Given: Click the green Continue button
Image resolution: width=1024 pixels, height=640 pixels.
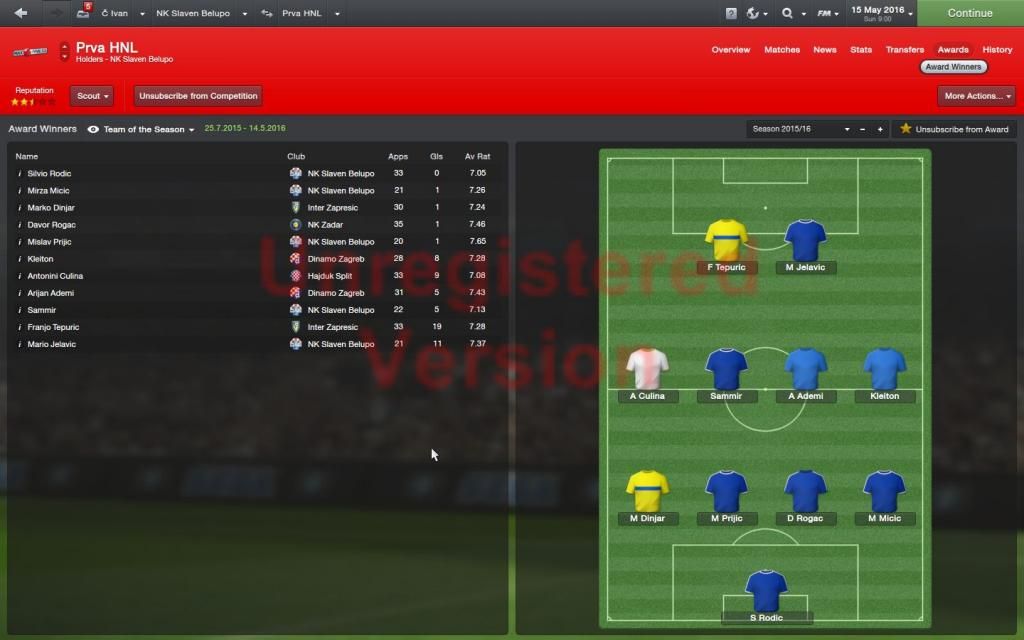Looking at the screenshot, I should click(x=969, y=13).
